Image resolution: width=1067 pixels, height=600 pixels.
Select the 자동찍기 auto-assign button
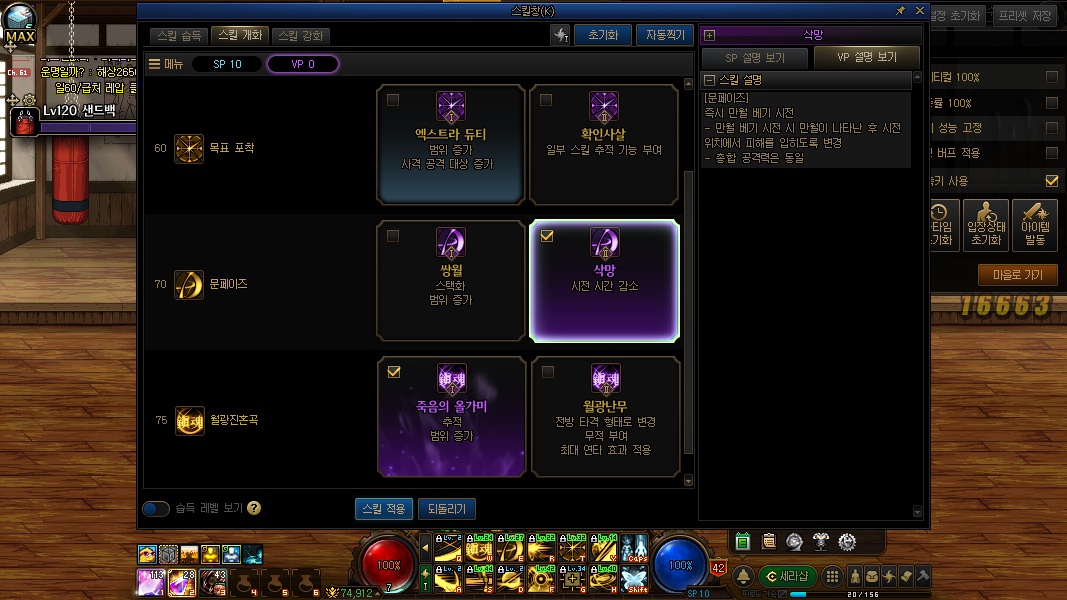click(x=663, y=35)
